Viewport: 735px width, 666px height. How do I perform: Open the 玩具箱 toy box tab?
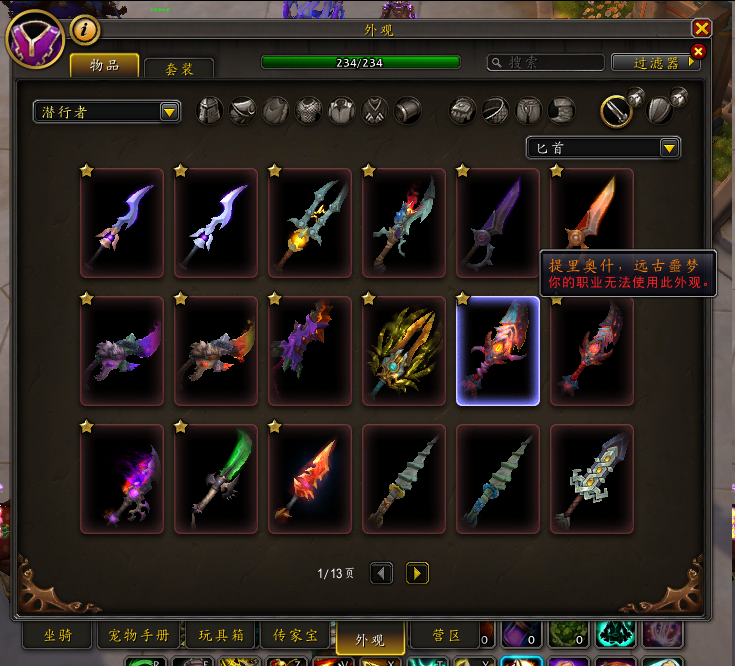tap(220, 635)
